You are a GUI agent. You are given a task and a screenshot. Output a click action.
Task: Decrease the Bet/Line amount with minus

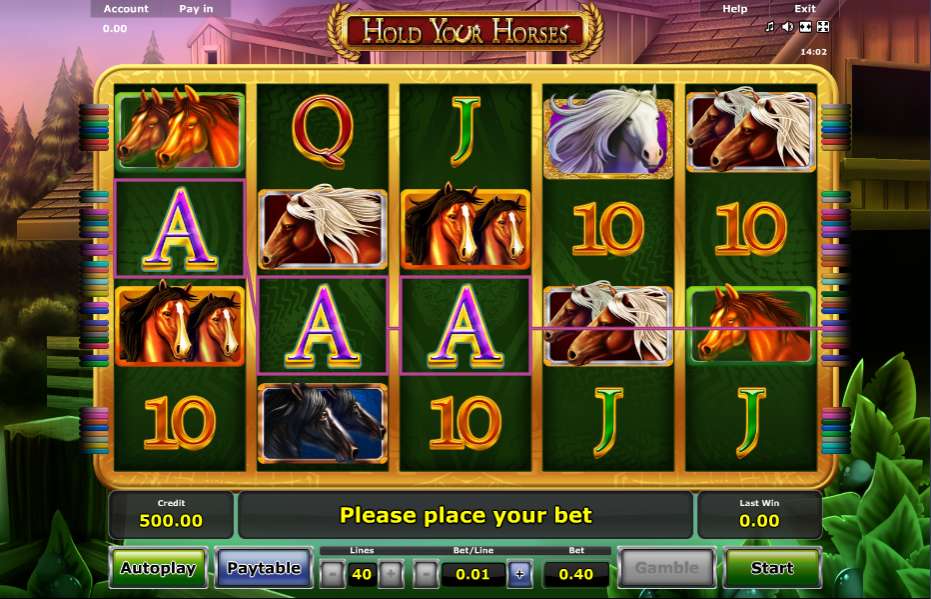(426, 574)
